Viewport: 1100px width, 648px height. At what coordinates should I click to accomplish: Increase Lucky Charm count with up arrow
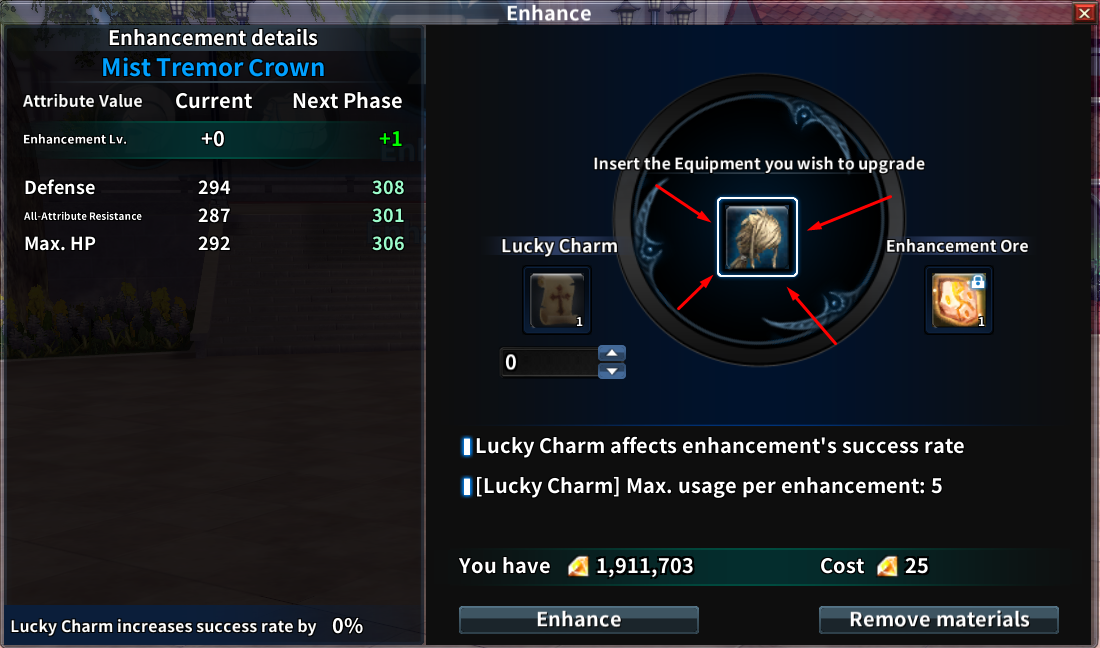click(x=611, y=353)
